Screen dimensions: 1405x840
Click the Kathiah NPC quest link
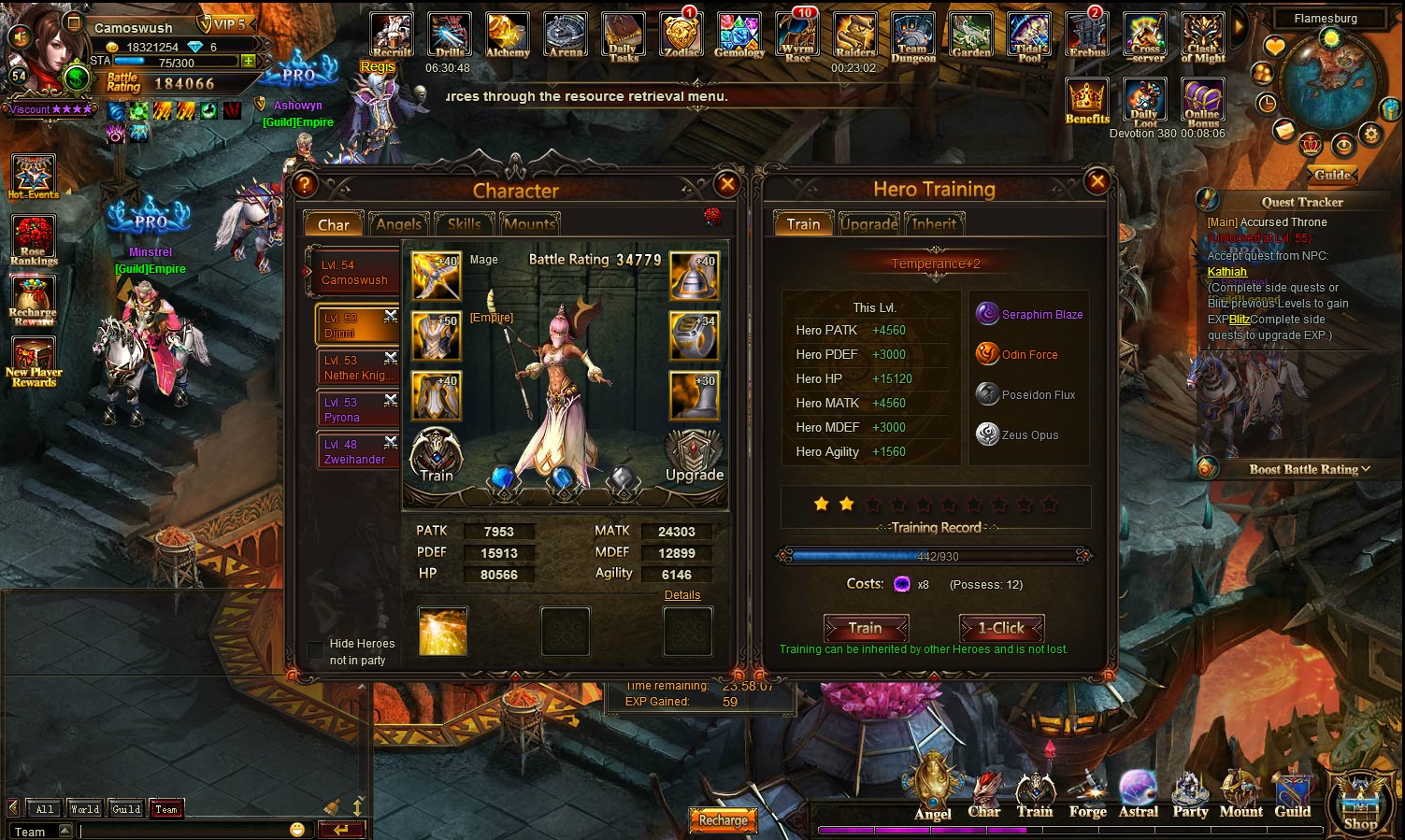(1226, 272)
